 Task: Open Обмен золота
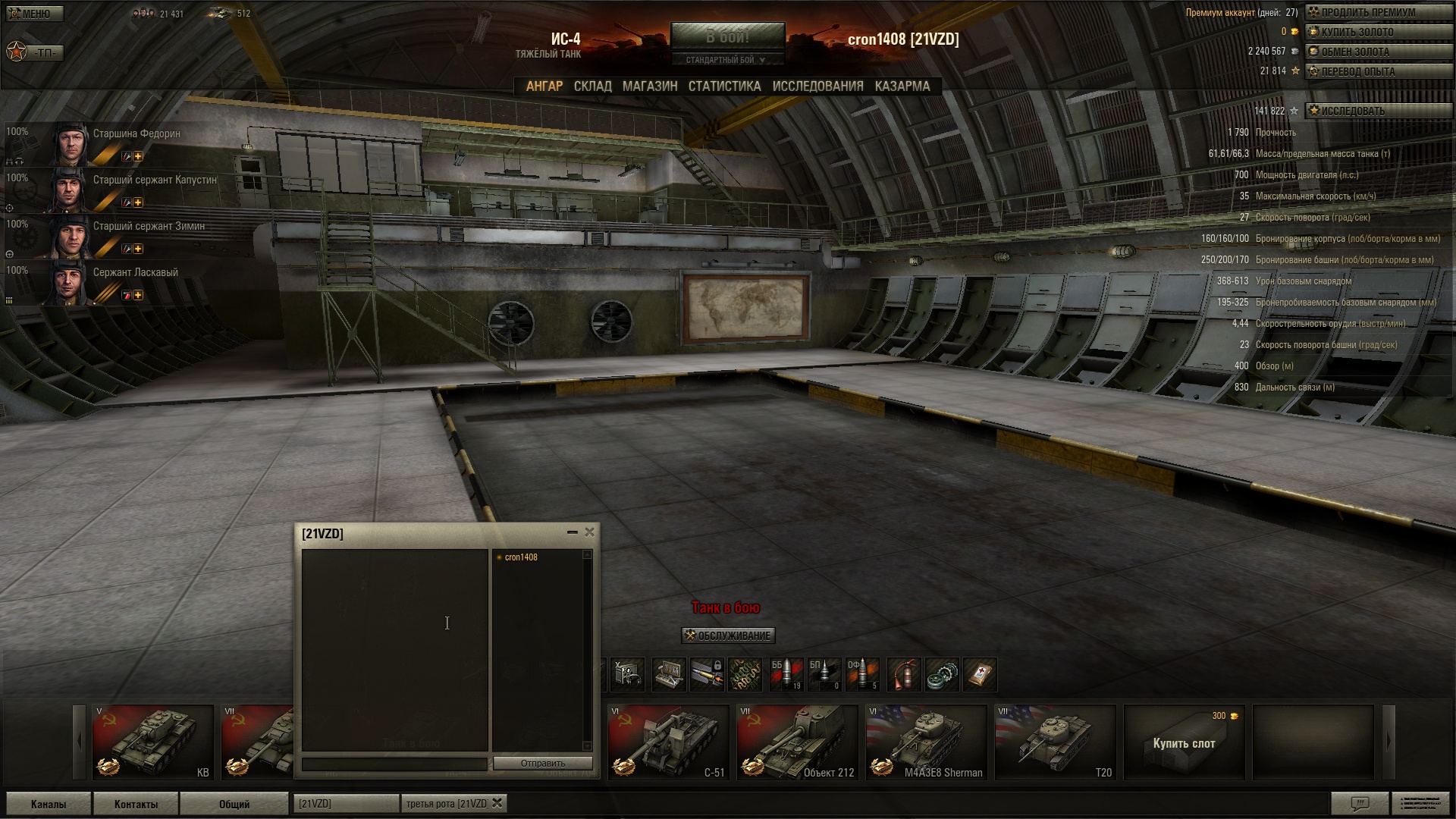pos(1377,52)
